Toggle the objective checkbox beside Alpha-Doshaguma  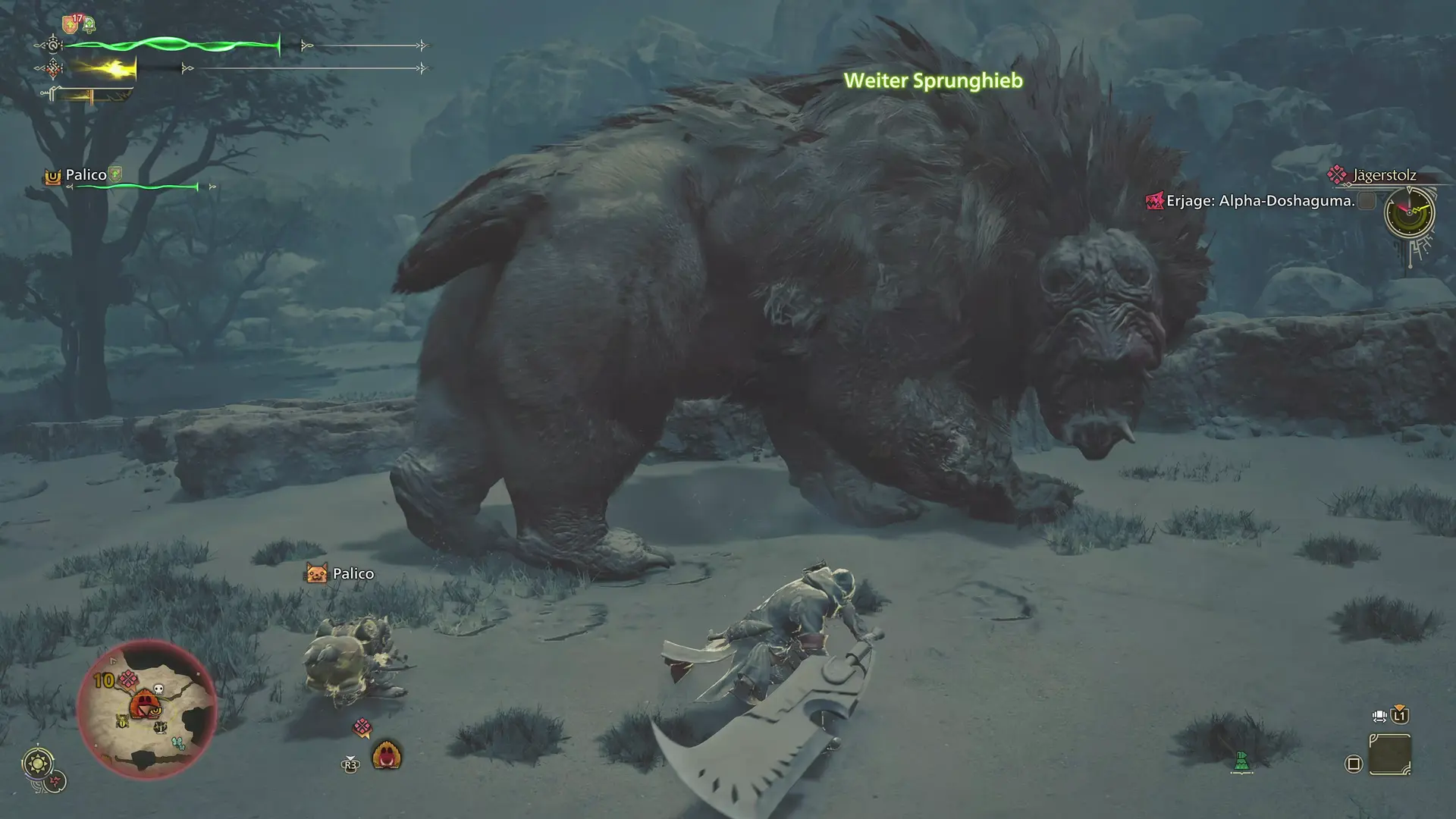1367,201
